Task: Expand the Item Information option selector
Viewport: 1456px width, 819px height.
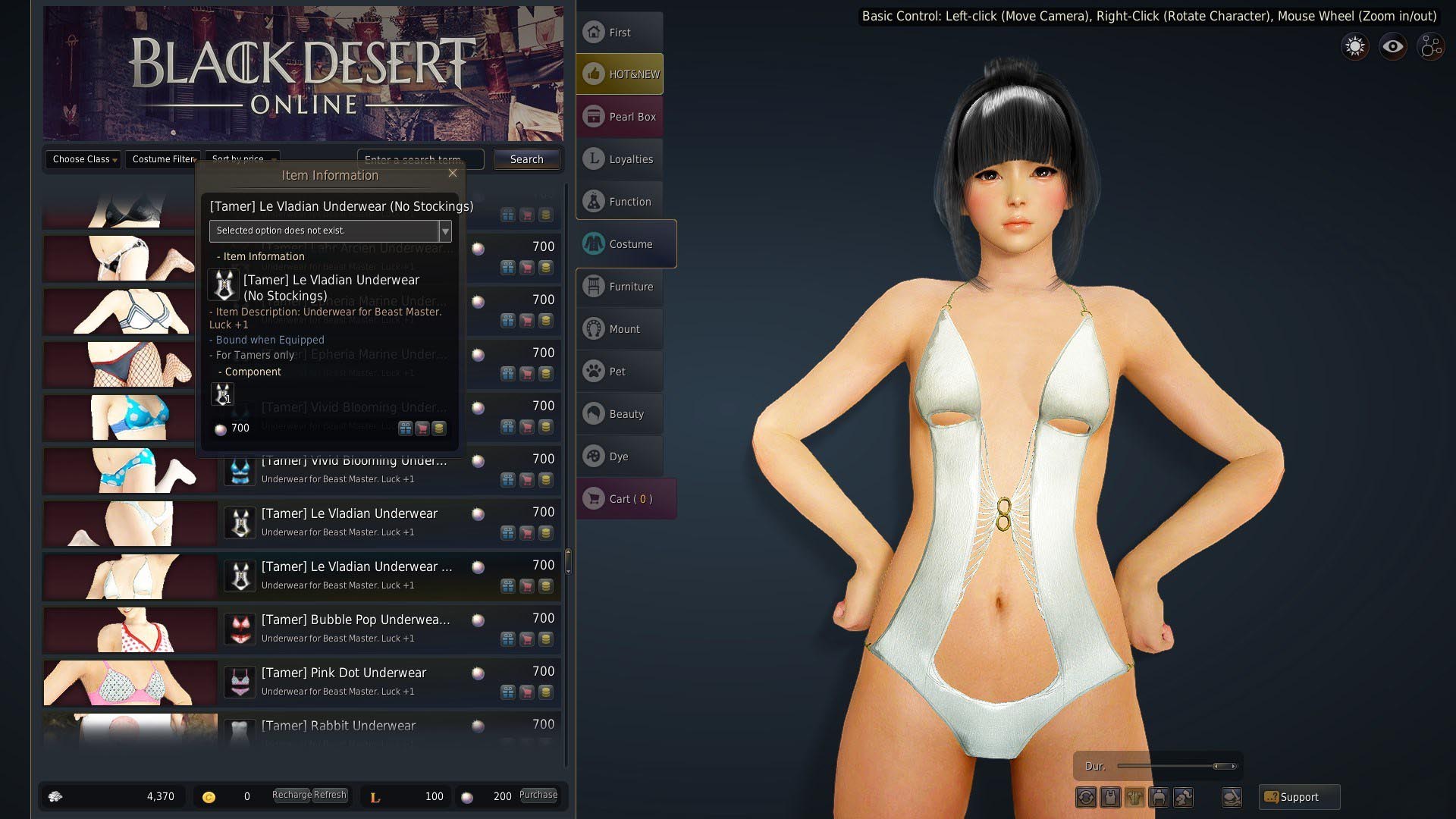Action: click(x=445, y=231)
